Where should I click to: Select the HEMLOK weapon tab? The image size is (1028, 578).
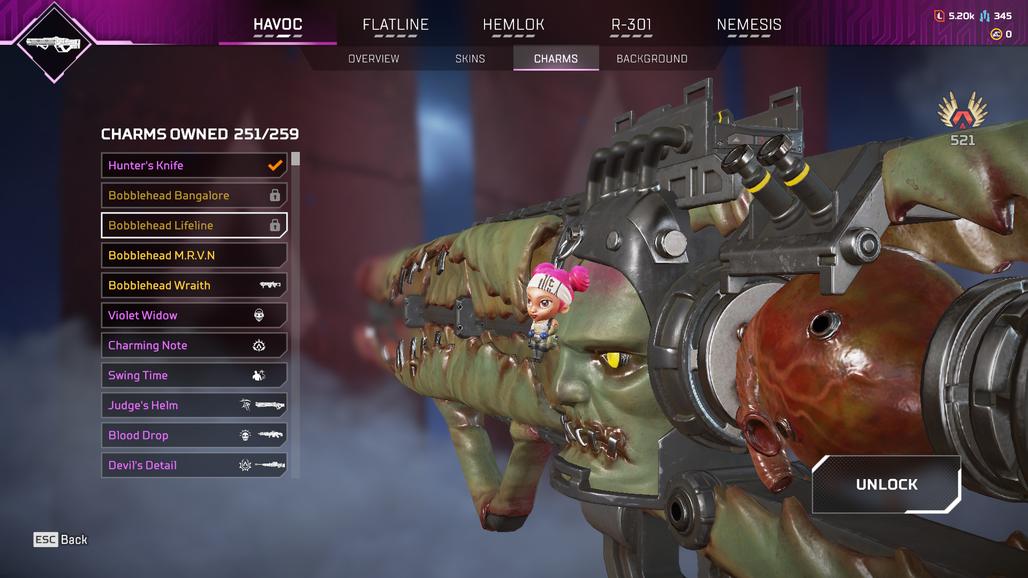point(513,25)
